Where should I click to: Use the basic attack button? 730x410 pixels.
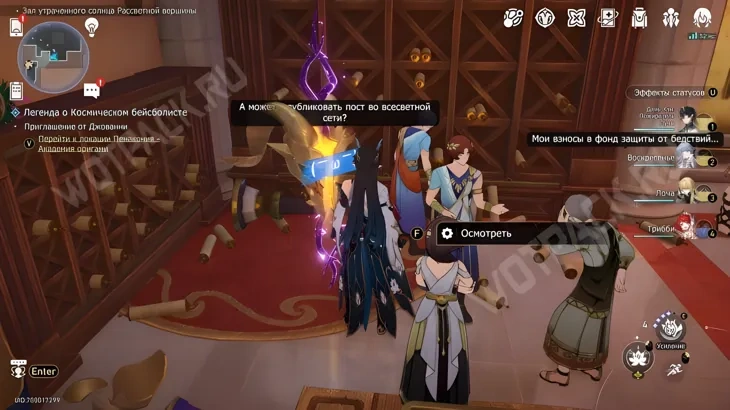[638, 357]
